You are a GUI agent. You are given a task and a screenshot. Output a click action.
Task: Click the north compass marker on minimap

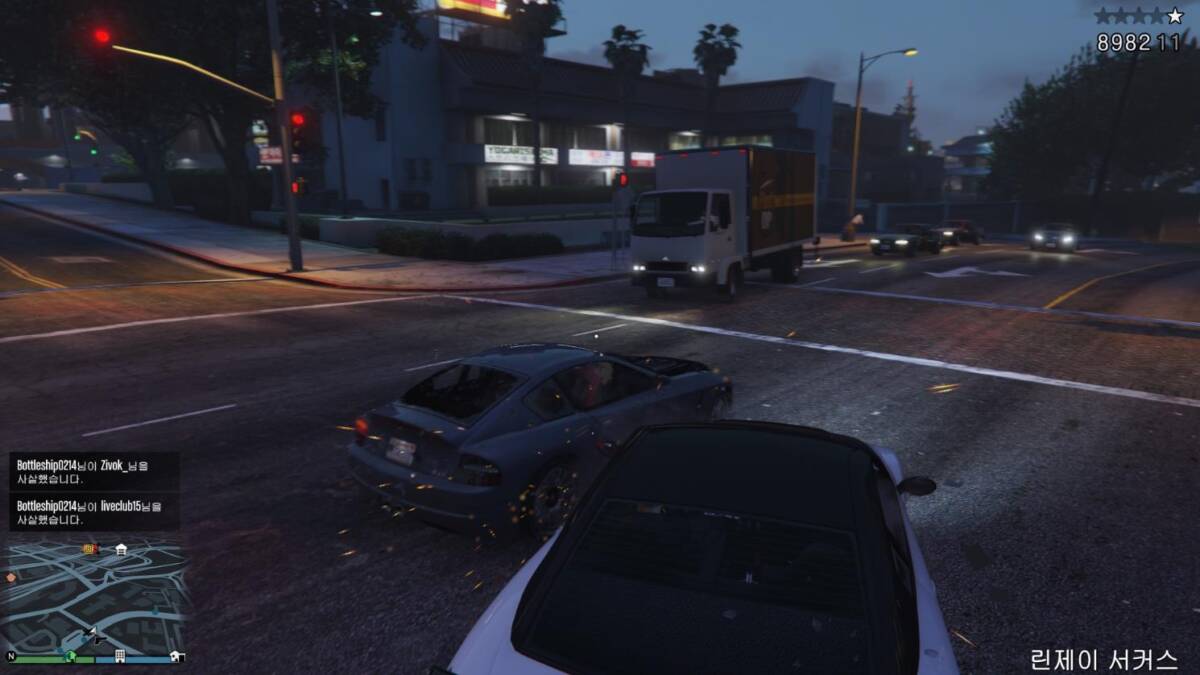click(11, 657)
